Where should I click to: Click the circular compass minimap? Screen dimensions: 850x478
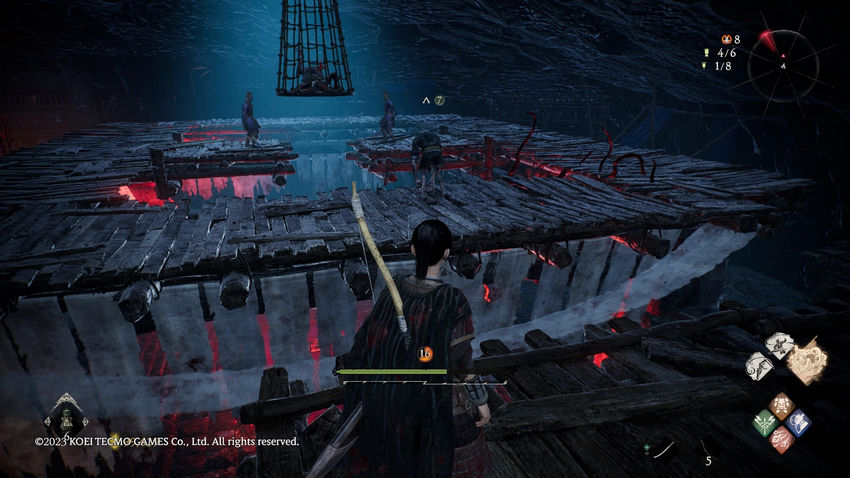pyautogui.click(x=781, y=64)
